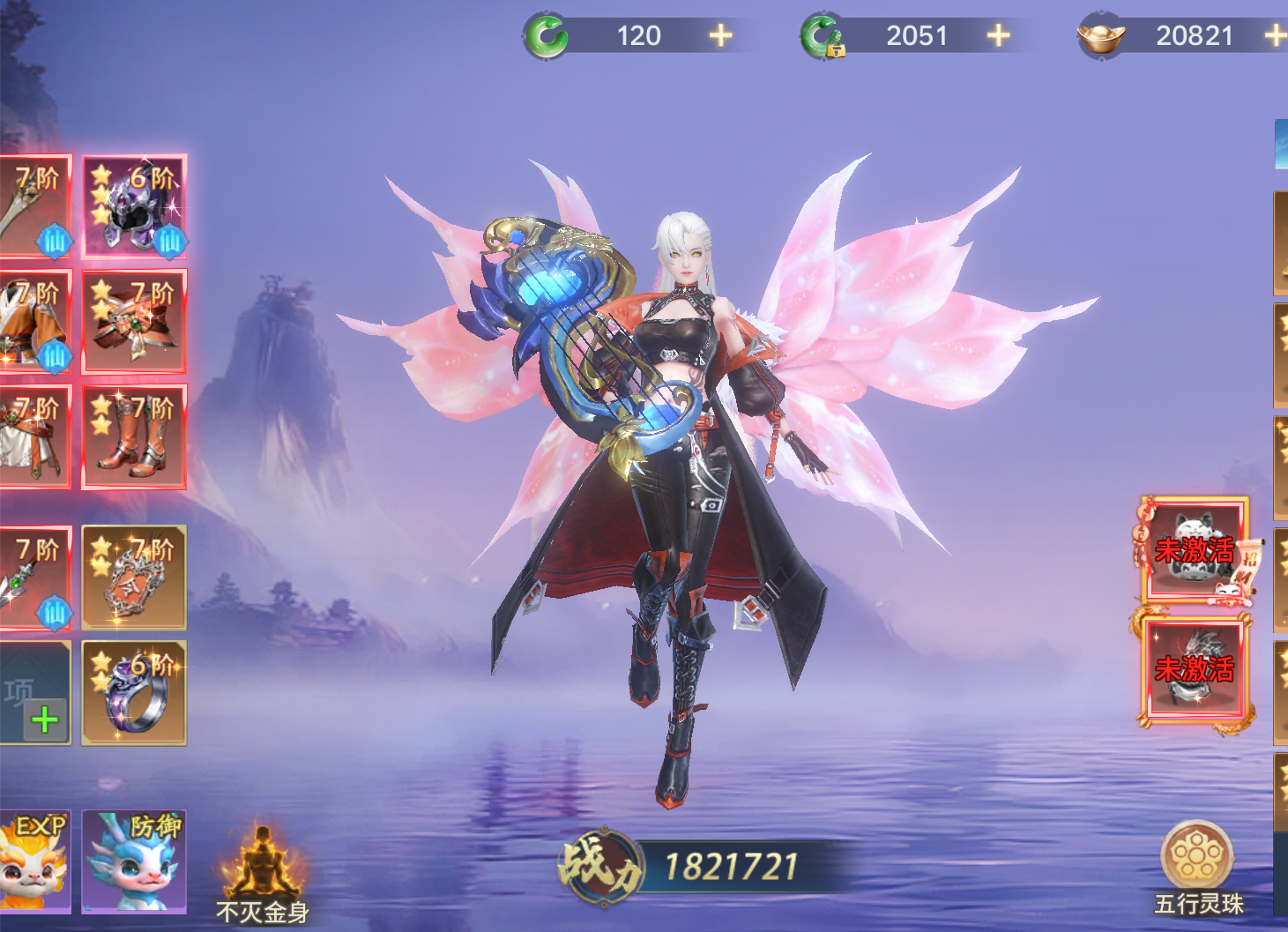The width and height of the screenshot is (1288, 932).
Task: Select the silver bracelet equipment slot
Action: pos(134,578)
